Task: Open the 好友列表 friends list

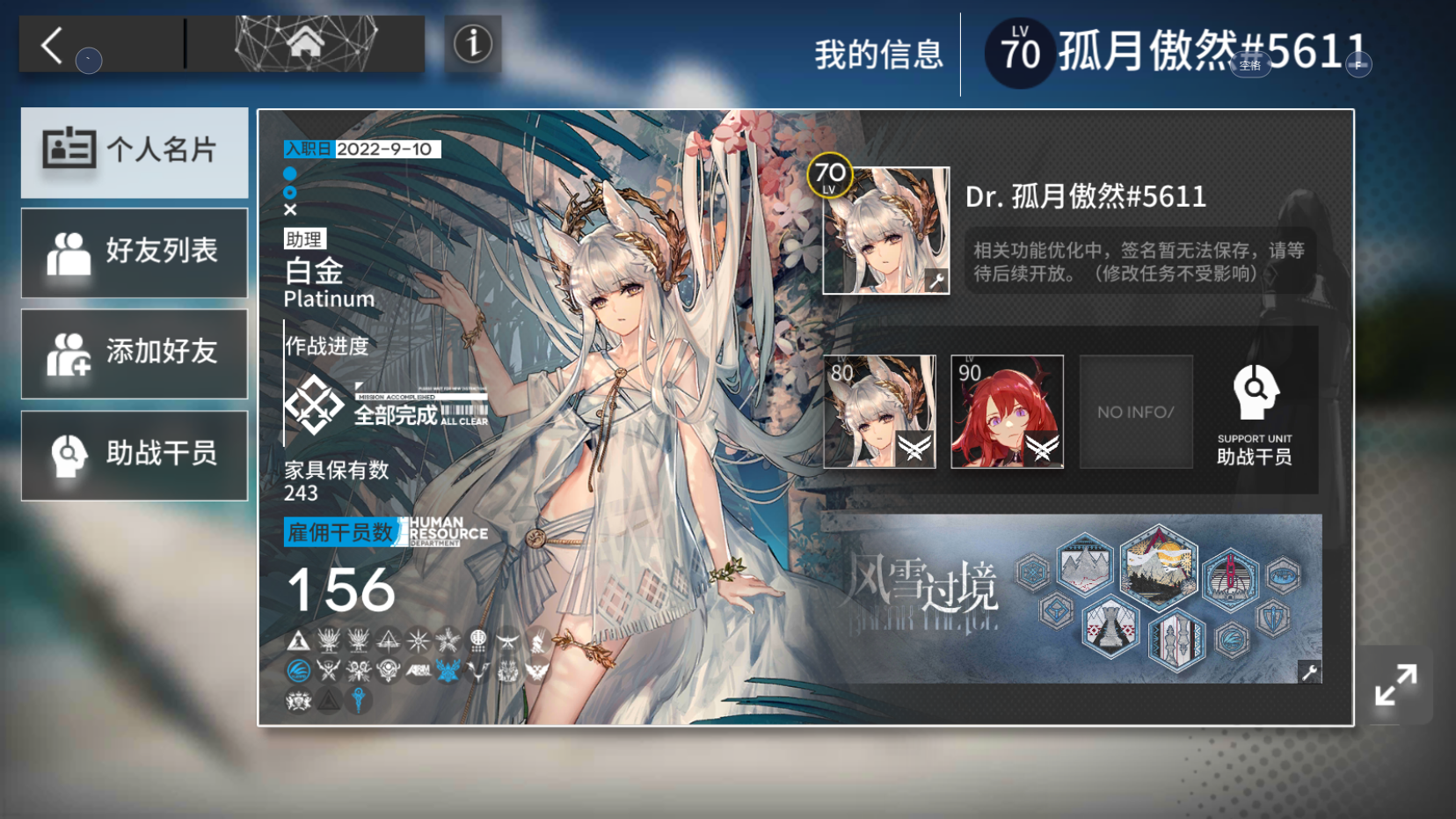Action: pos(135,252)
